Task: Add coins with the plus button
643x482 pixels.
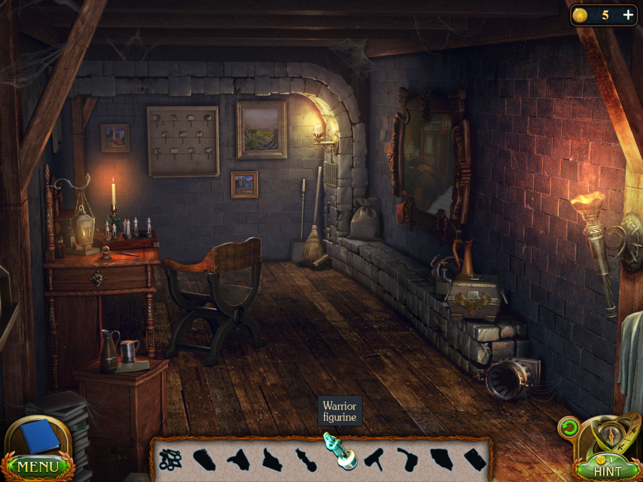Action: coord(628,15)
